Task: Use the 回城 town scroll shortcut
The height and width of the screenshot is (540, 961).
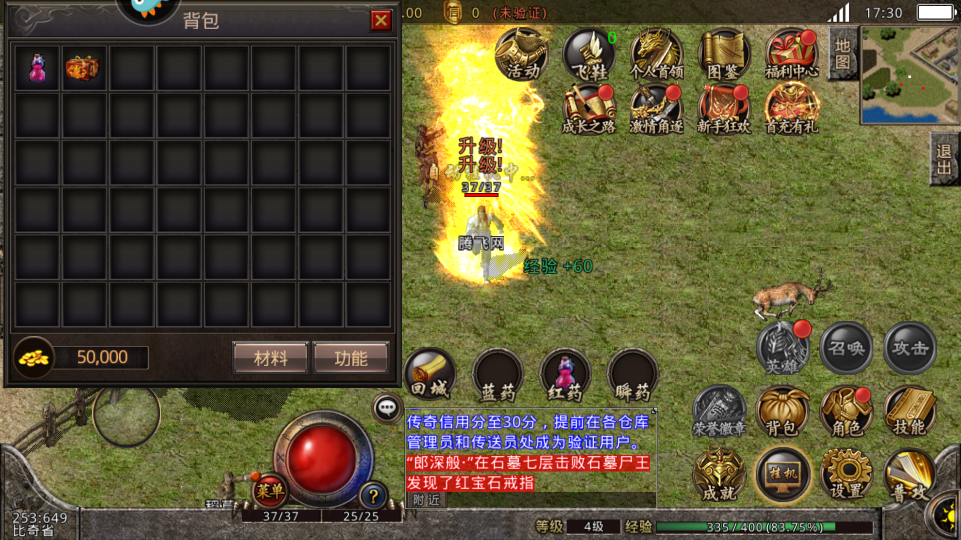Action: (430, 375)
